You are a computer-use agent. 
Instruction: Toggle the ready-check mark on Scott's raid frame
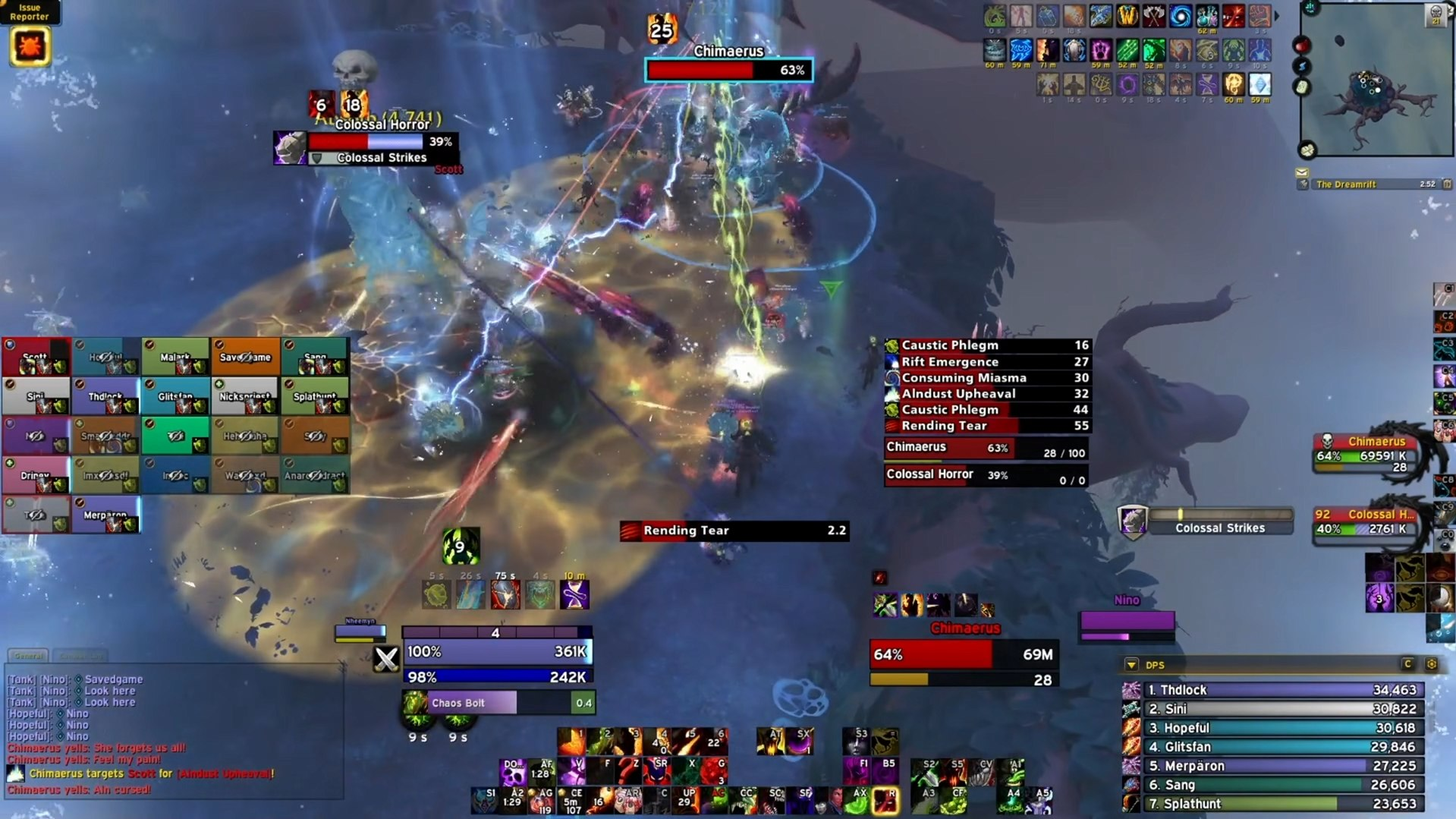coord(8,344)
